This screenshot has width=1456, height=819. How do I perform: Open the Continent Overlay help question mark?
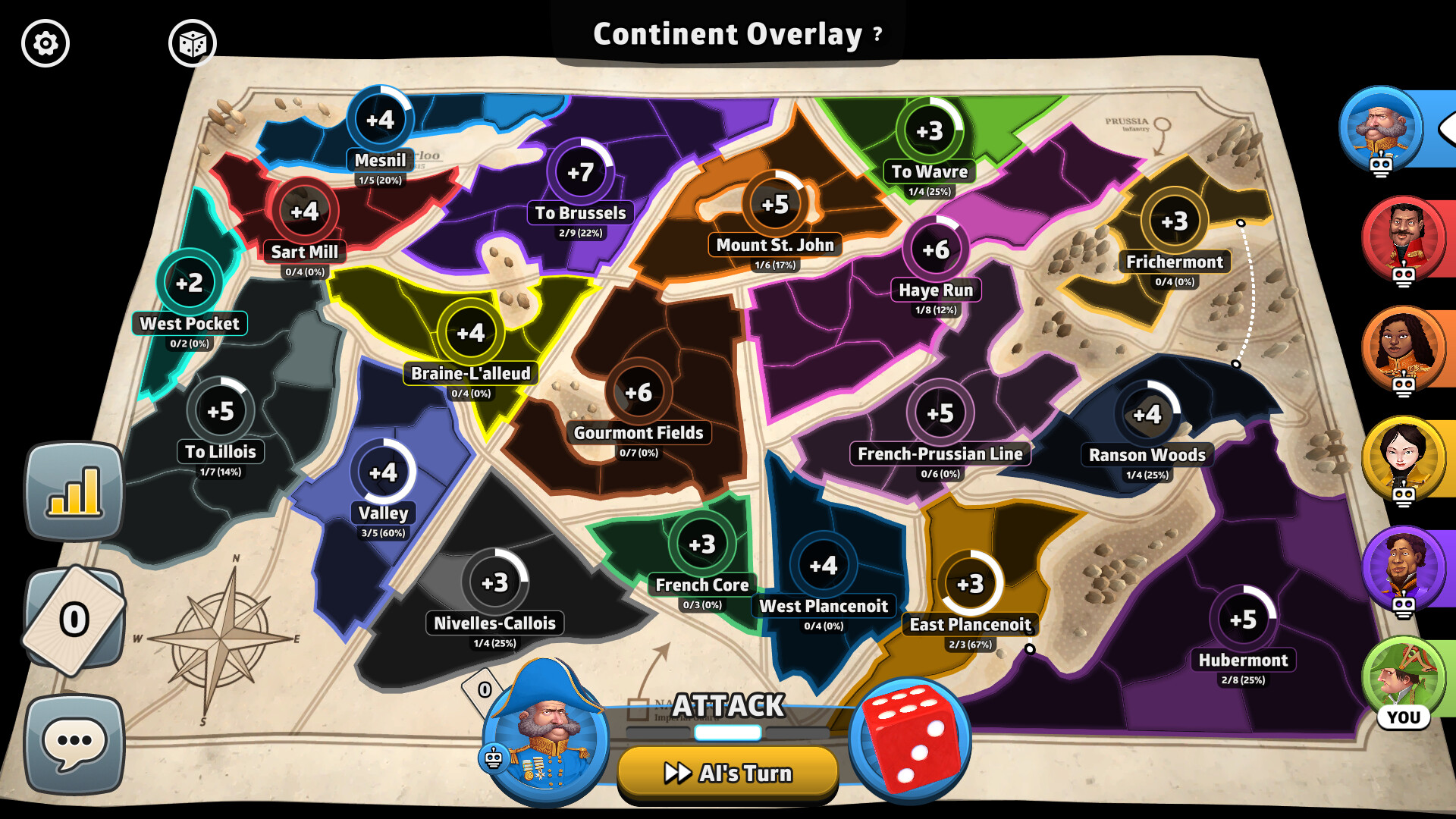click(x=877, y=33)
